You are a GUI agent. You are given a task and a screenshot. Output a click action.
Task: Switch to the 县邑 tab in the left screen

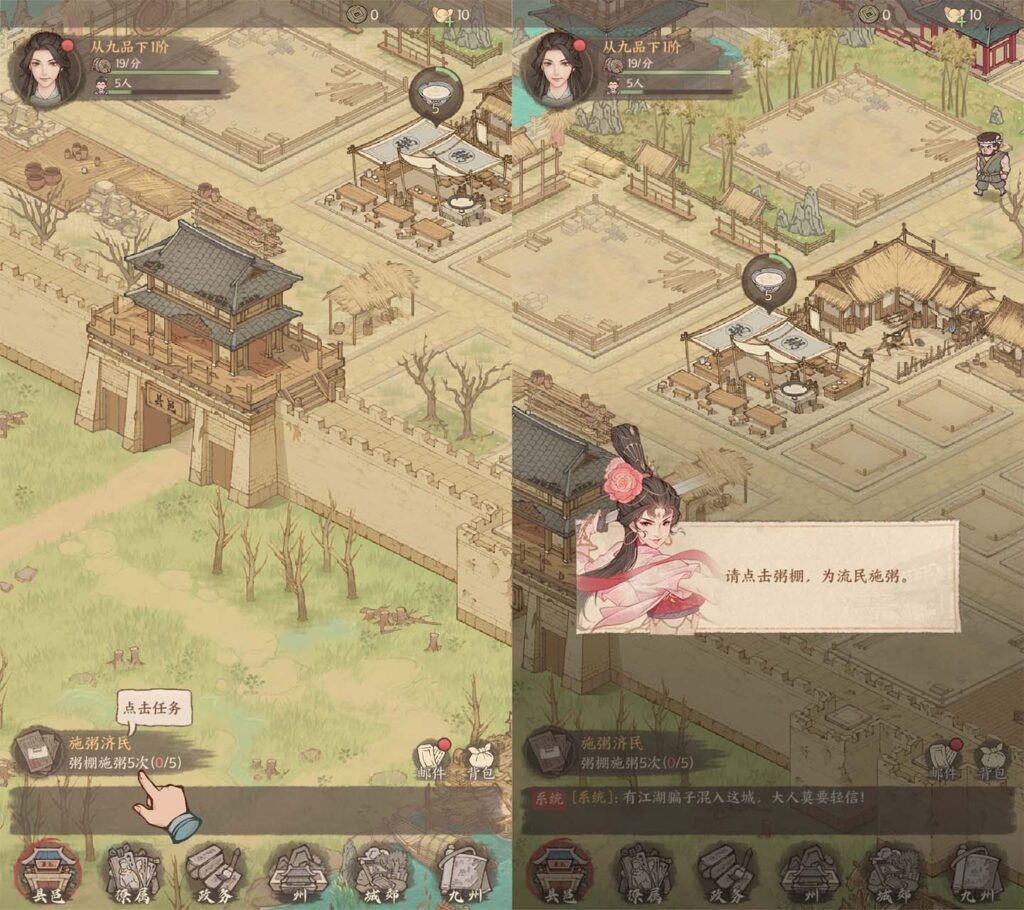(x=52, y=871)
